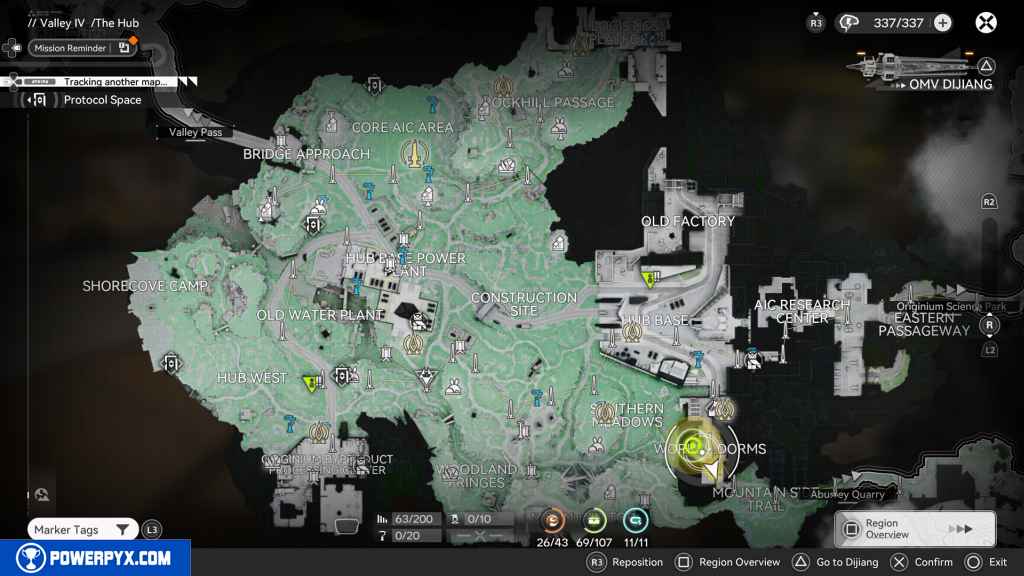The image size is (1024, 576).
Task: Click the green chest counter icon
Action: click(595, 520)
